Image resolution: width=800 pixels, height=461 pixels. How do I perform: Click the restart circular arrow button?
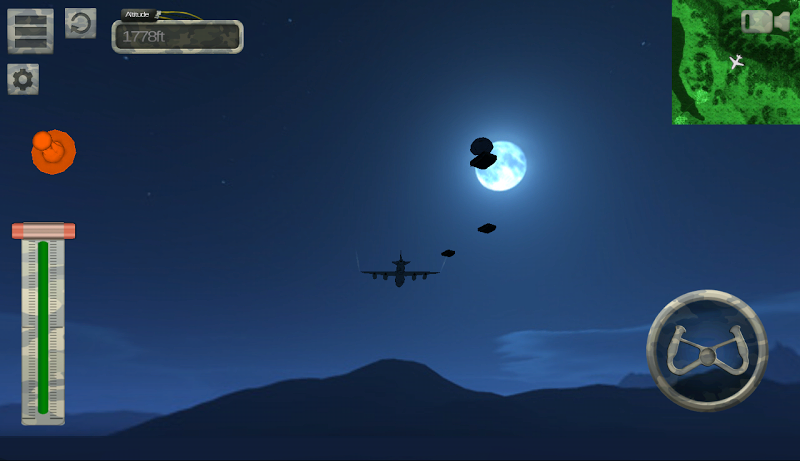[x=80, y=23]
